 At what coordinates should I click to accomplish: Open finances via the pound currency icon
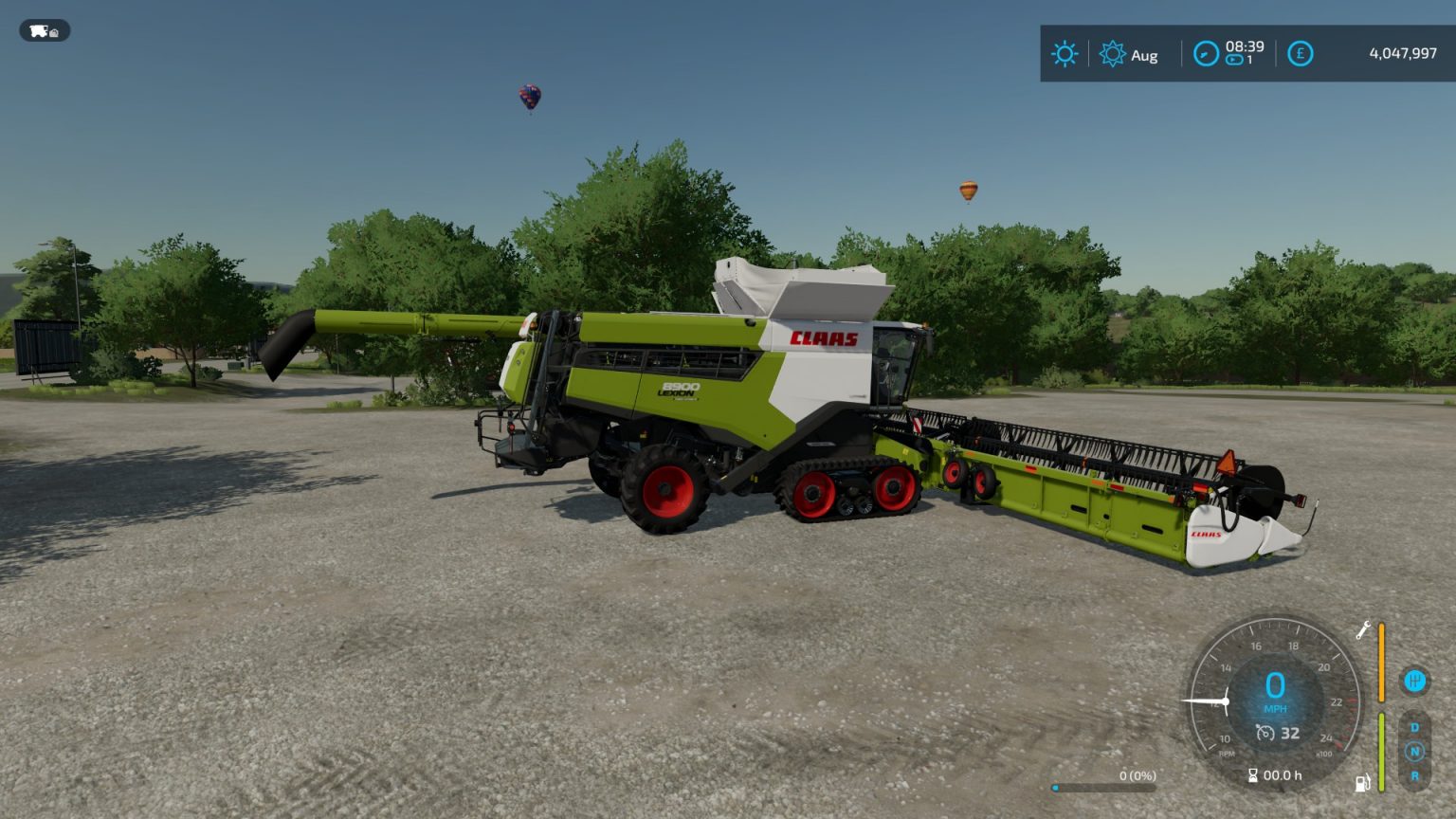tap(1300, 54)
